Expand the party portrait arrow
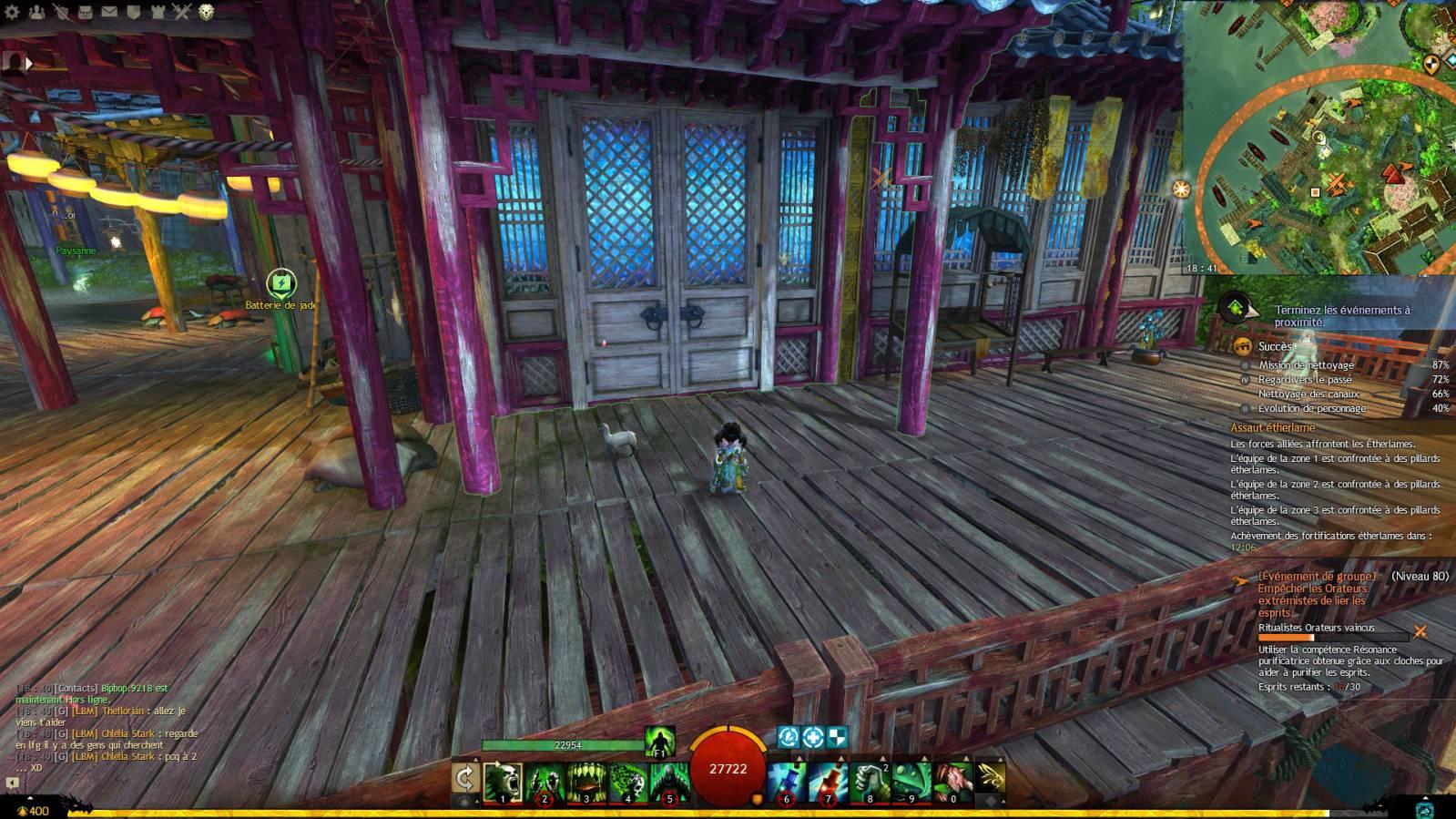This screenshot has height=819, width=1456. [28, 63]
